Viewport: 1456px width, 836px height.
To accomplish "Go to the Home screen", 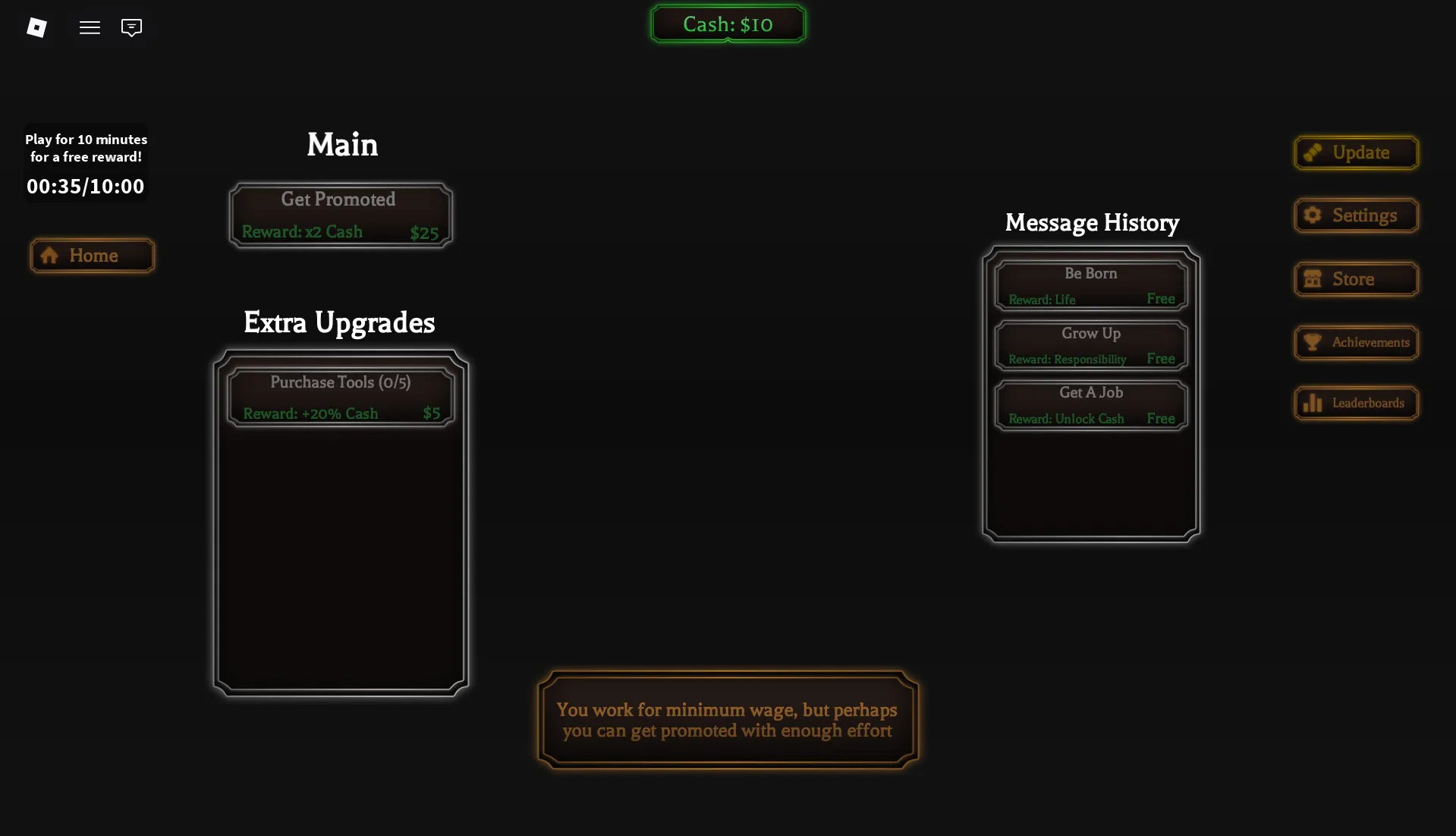I will [93, 256].
